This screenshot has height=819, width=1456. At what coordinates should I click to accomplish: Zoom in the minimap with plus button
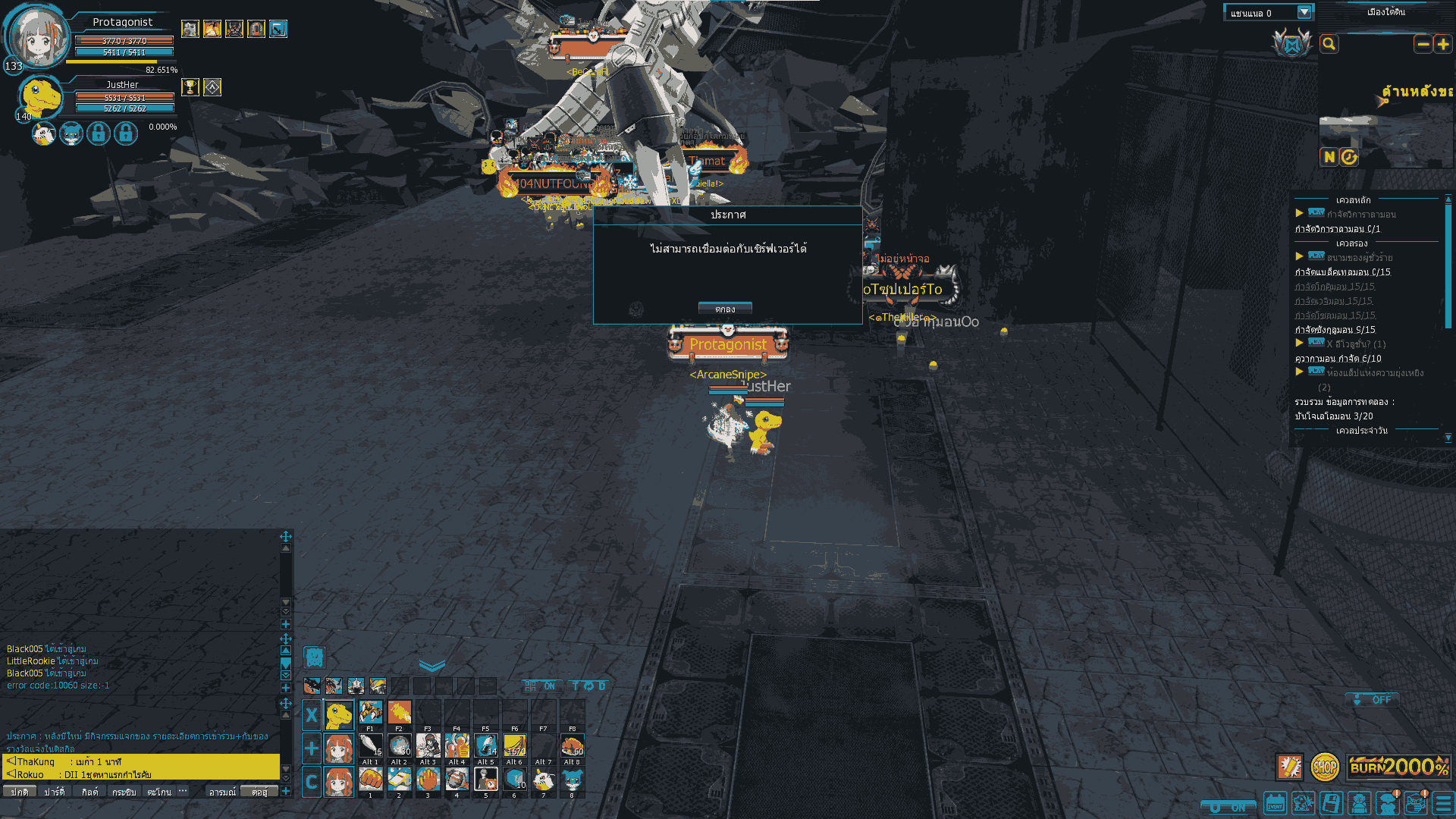coord(1442,44)
